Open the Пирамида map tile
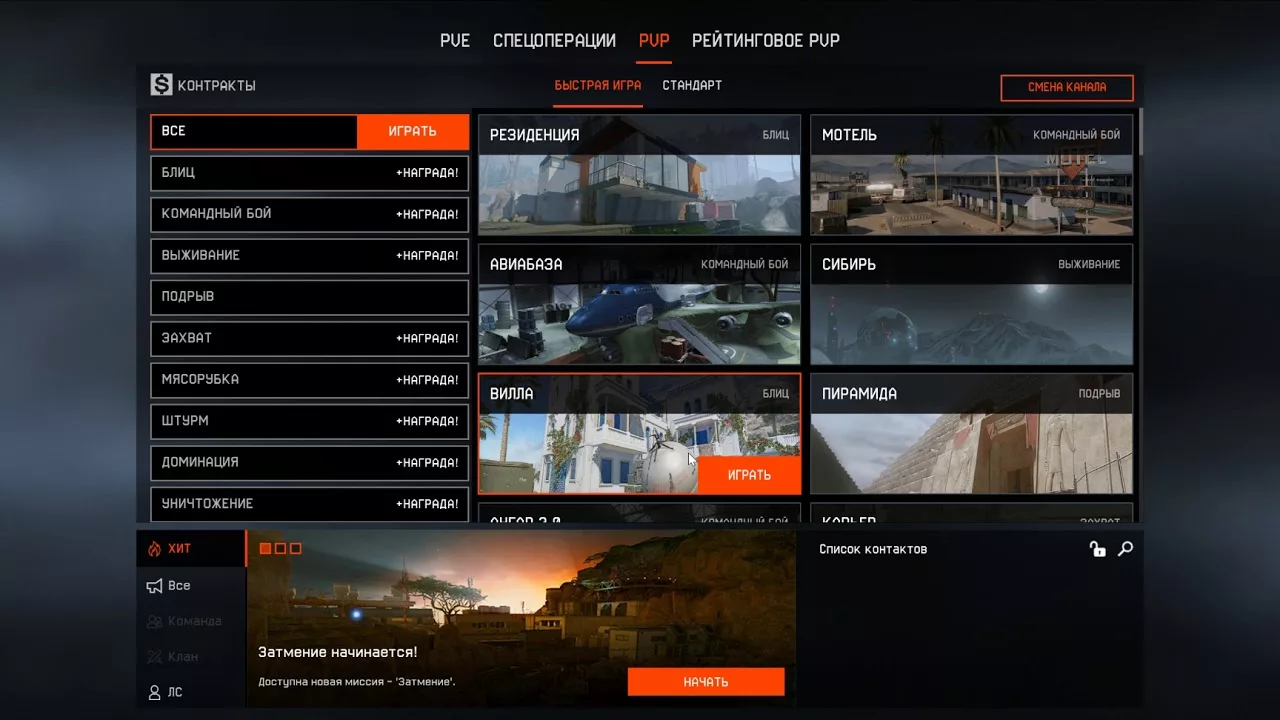 pyautogui.click(x=971, y=434)
